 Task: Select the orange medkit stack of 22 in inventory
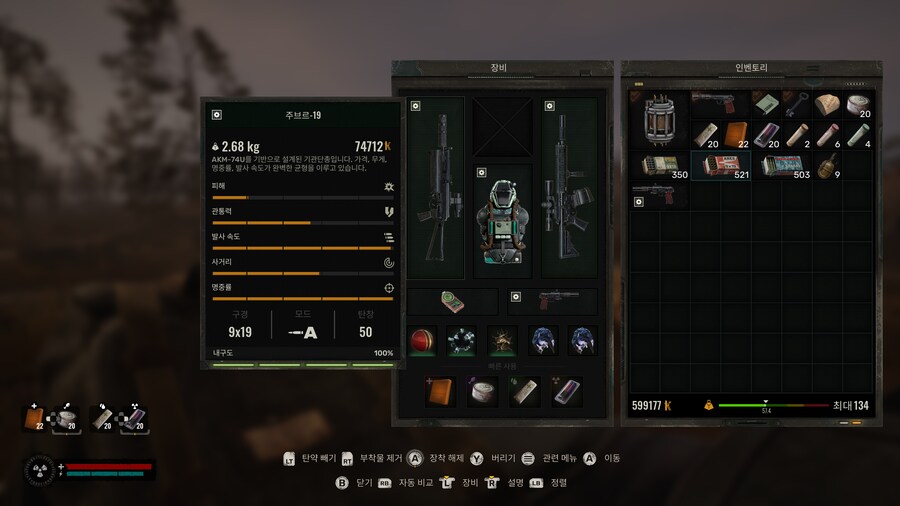pos(735,135)
